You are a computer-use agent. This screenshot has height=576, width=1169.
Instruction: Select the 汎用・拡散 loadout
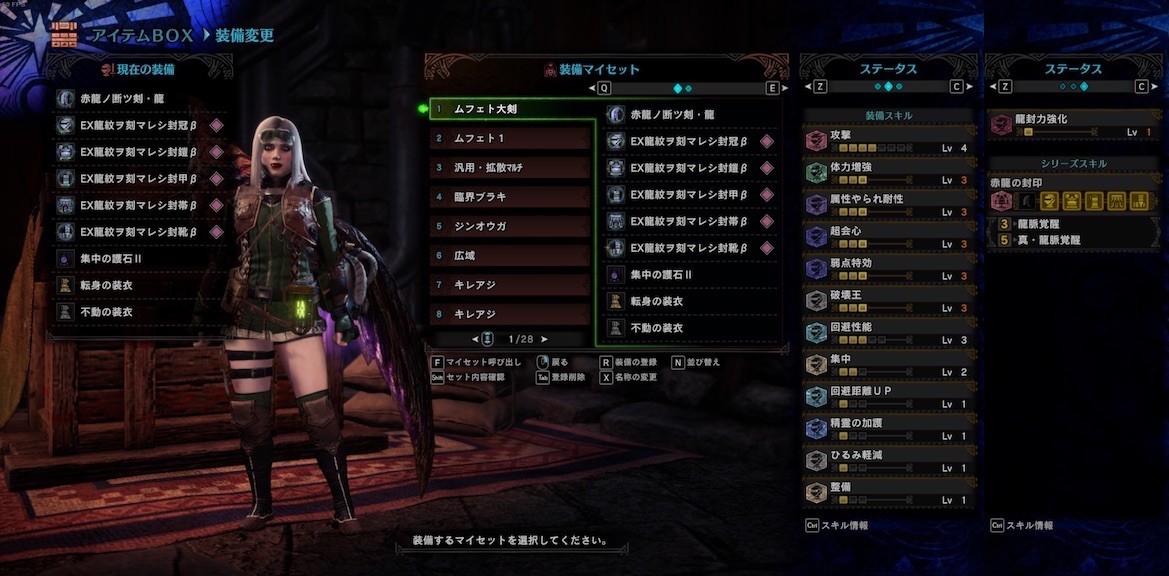[511, 167]
